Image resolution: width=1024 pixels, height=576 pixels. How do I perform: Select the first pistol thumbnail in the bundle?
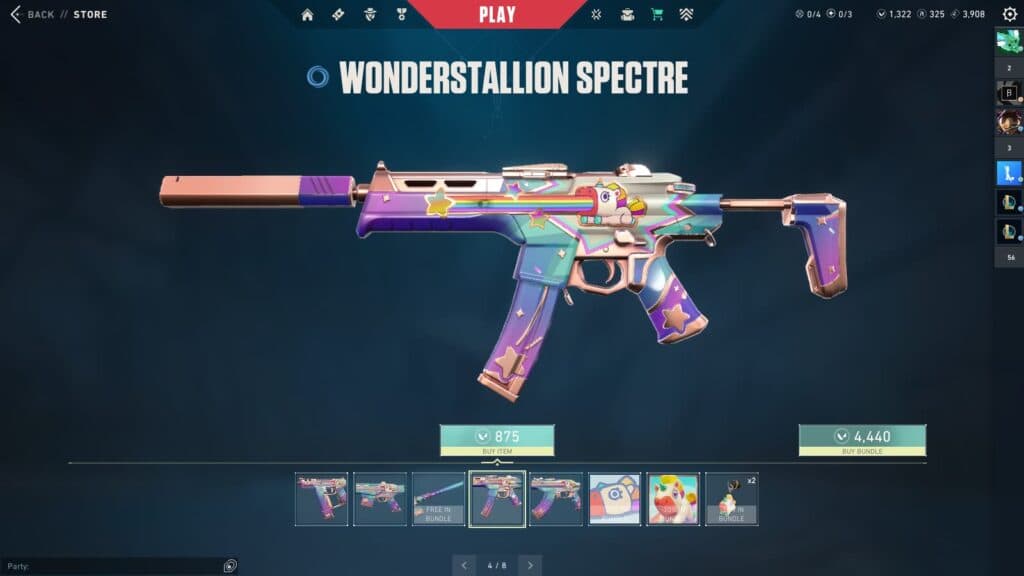click(x=322, y=499)
